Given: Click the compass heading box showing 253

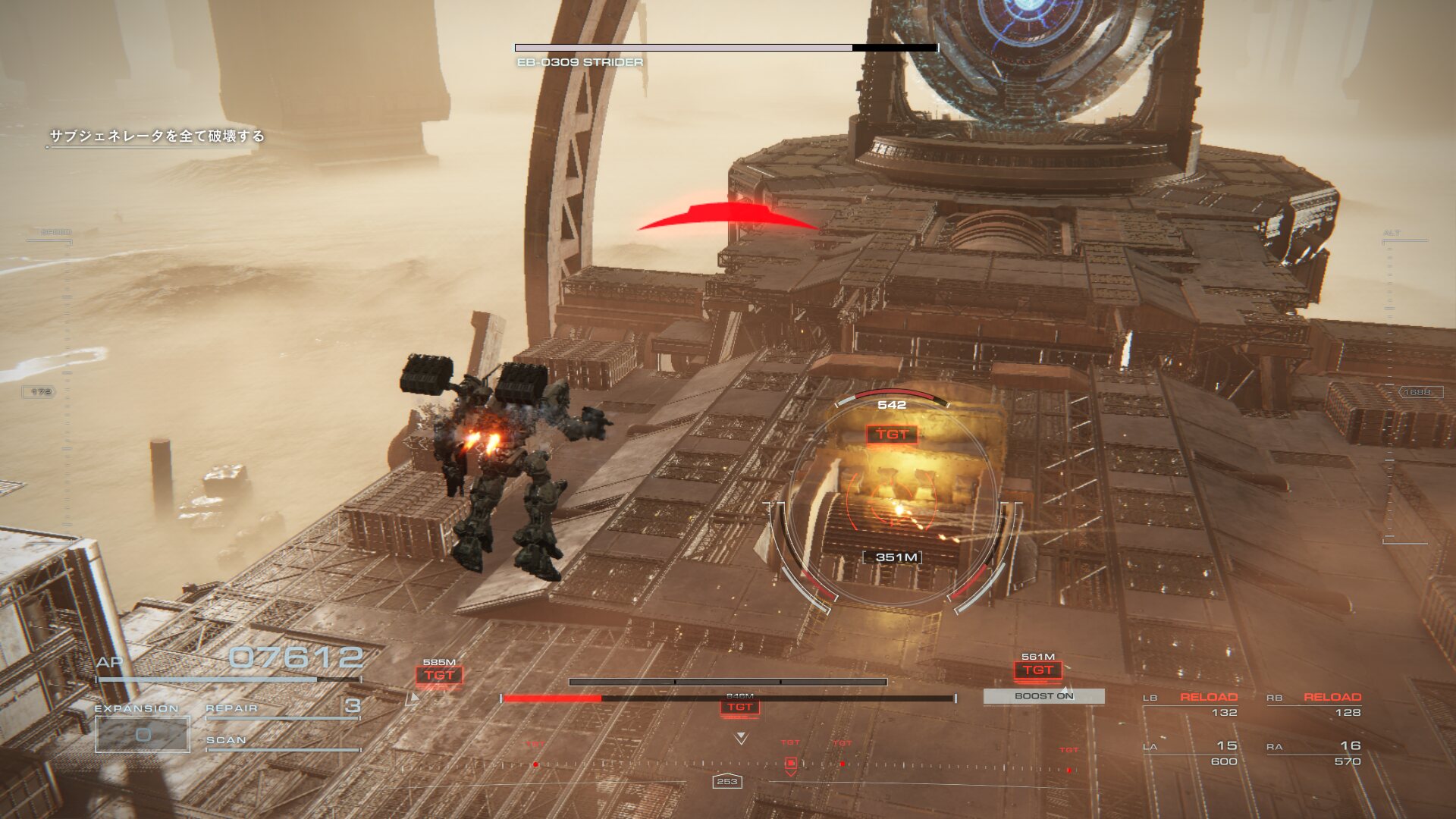Looking at the screenshot, I should click(726, 781).
